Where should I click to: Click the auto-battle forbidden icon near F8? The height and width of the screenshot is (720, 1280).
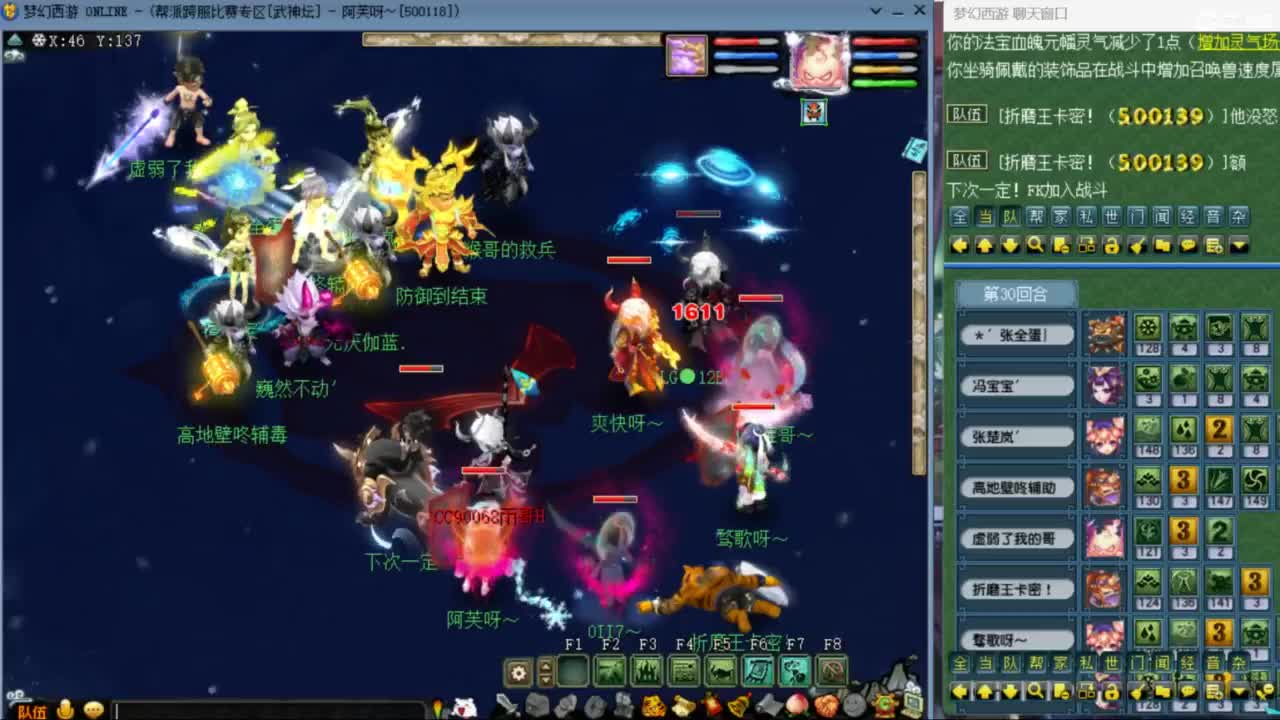[x=832, y=672]
